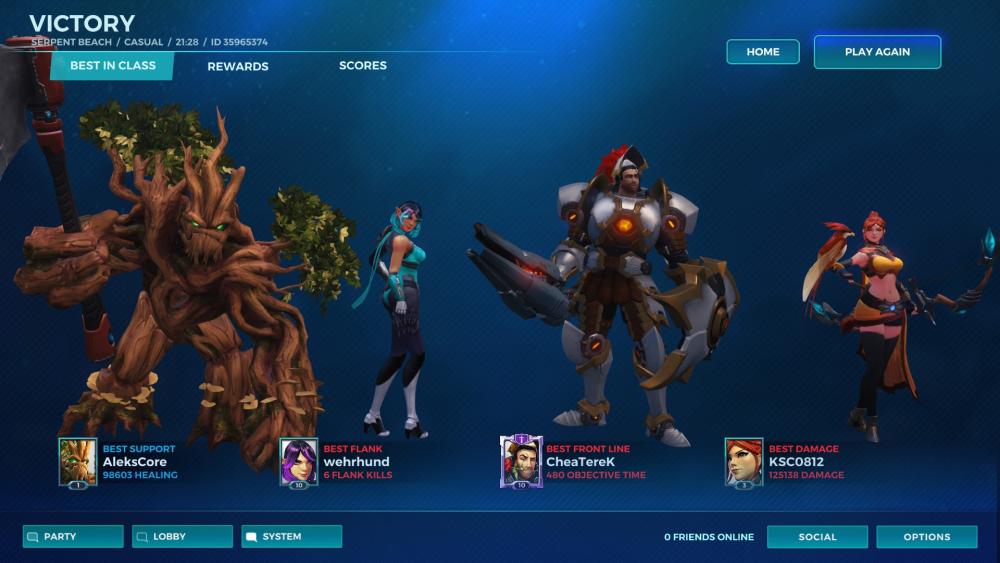Image resolution: width=1000 pixels, height=563 pixels.
Task: Switch to the Rewards tab
Action: (238, 66)
